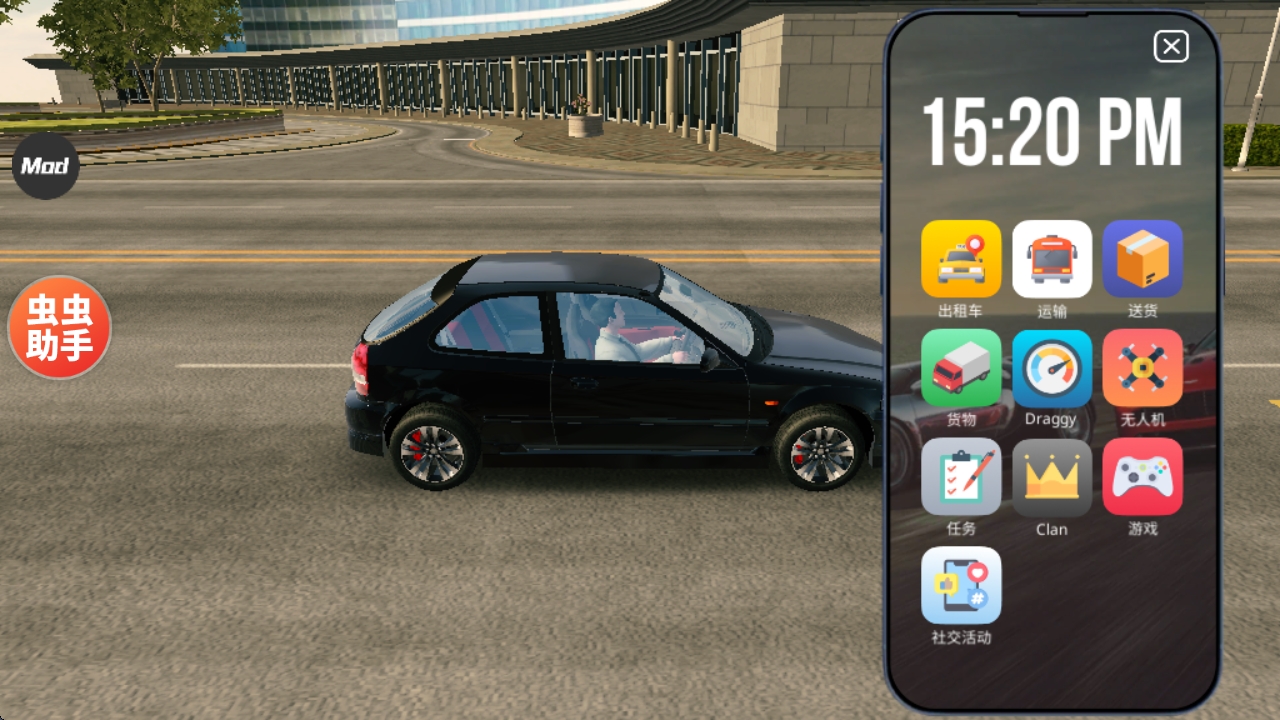Tap the red 虫虫助手 overlay button
The width and height of the screenshot is (1280, 720).
[59, 328]
